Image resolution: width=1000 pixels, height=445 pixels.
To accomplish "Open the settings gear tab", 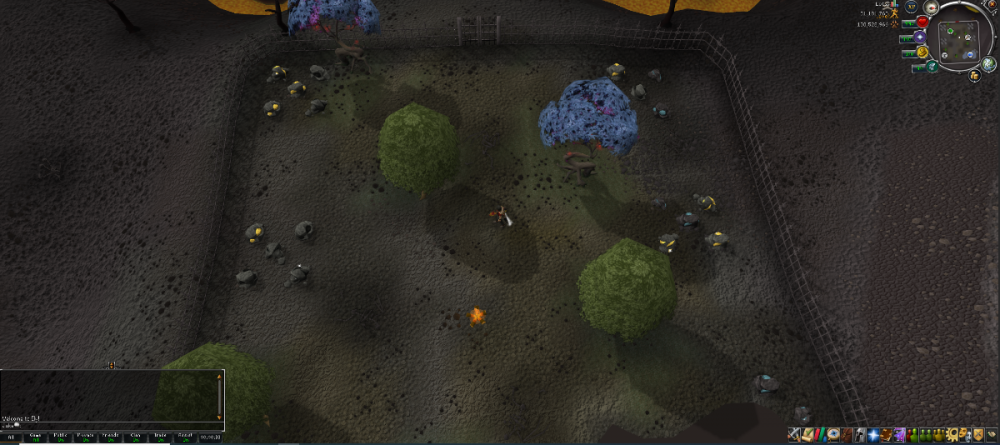I will [951, 435].
